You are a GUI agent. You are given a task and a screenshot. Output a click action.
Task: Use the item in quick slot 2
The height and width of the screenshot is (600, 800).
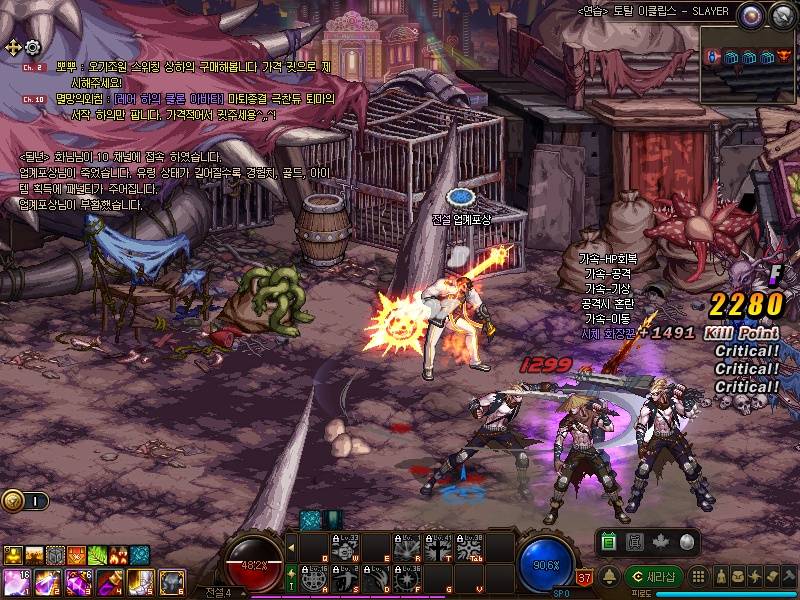tap(46, 581)
